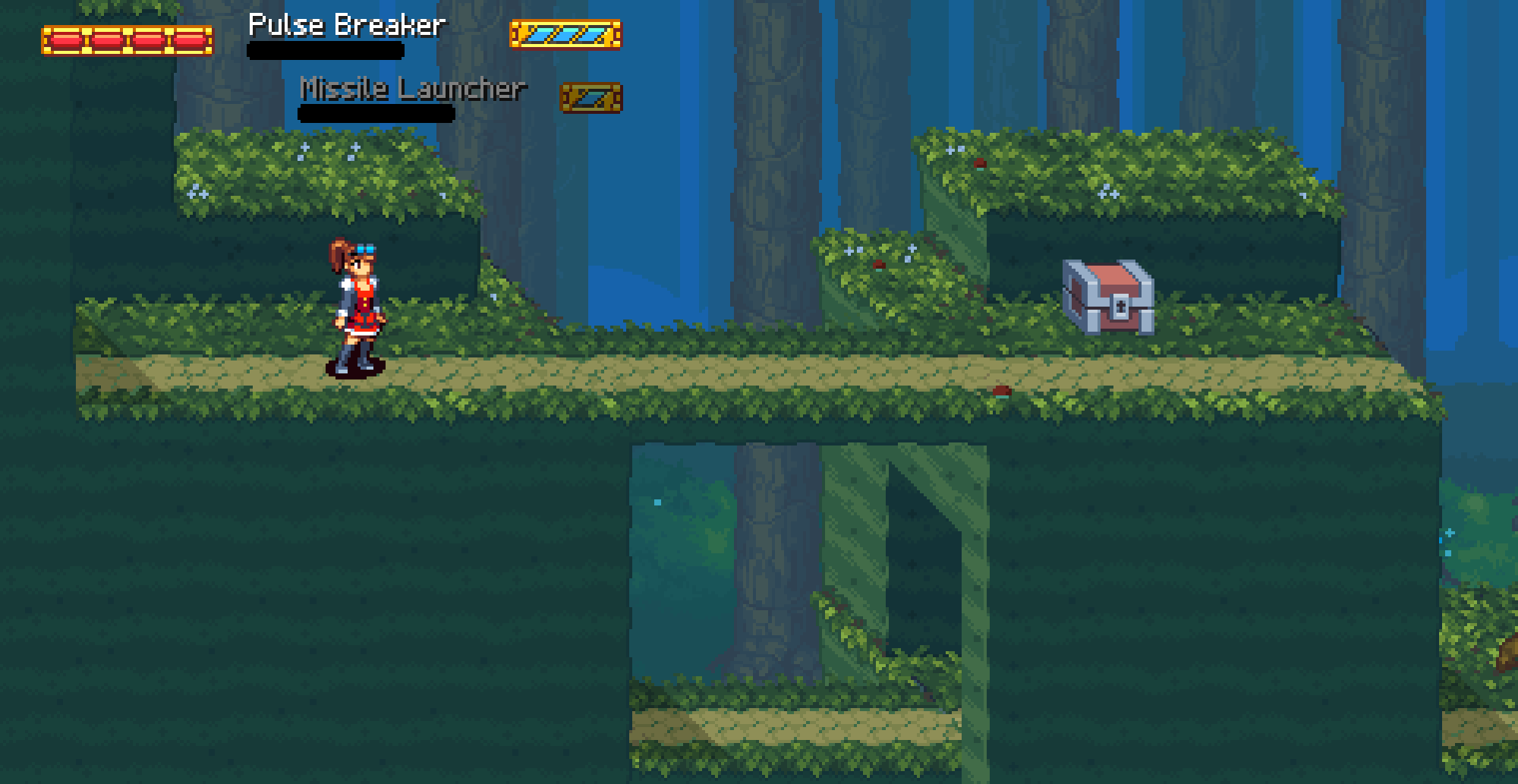
Task: Click the gold-framed Pulse Breaker charge meter
Action: click(565, 33)
